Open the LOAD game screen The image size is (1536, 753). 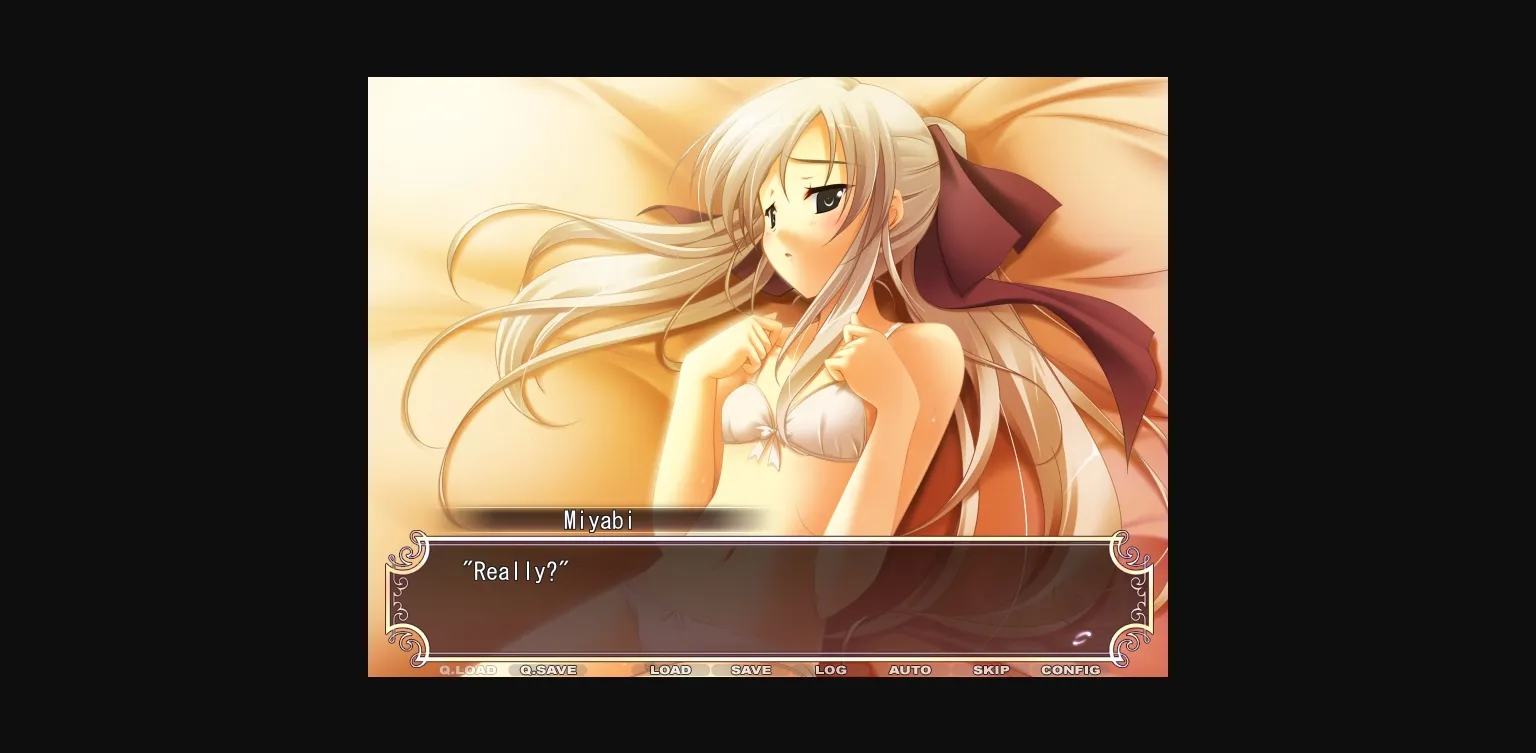pyautogui.click(x=671, y=670)
